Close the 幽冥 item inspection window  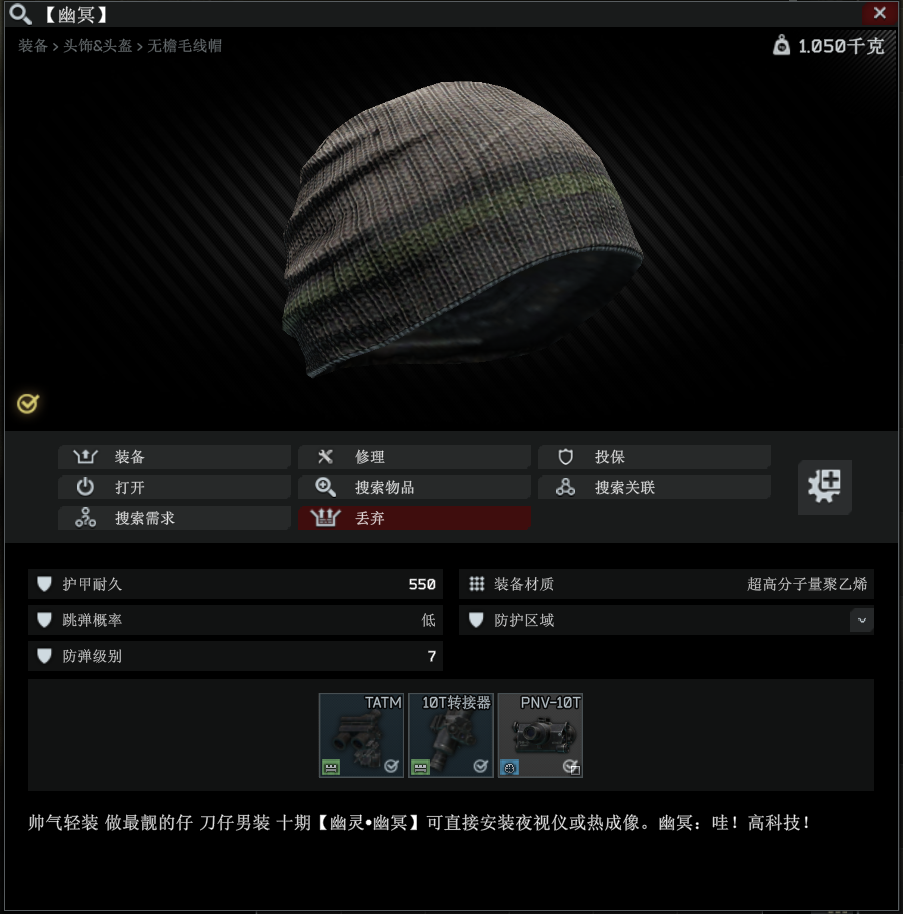879,13
